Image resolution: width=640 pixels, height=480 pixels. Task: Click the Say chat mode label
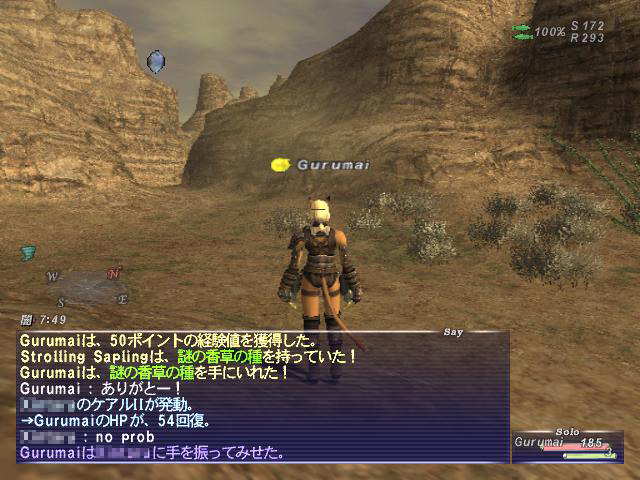pos(453,330)
